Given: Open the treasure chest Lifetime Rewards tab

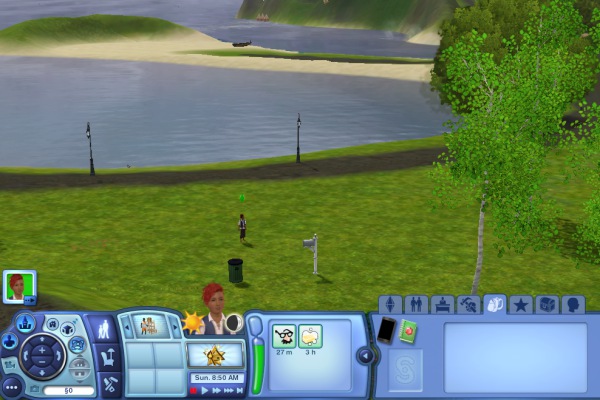Looking at the screenshot, I should 547,305.
